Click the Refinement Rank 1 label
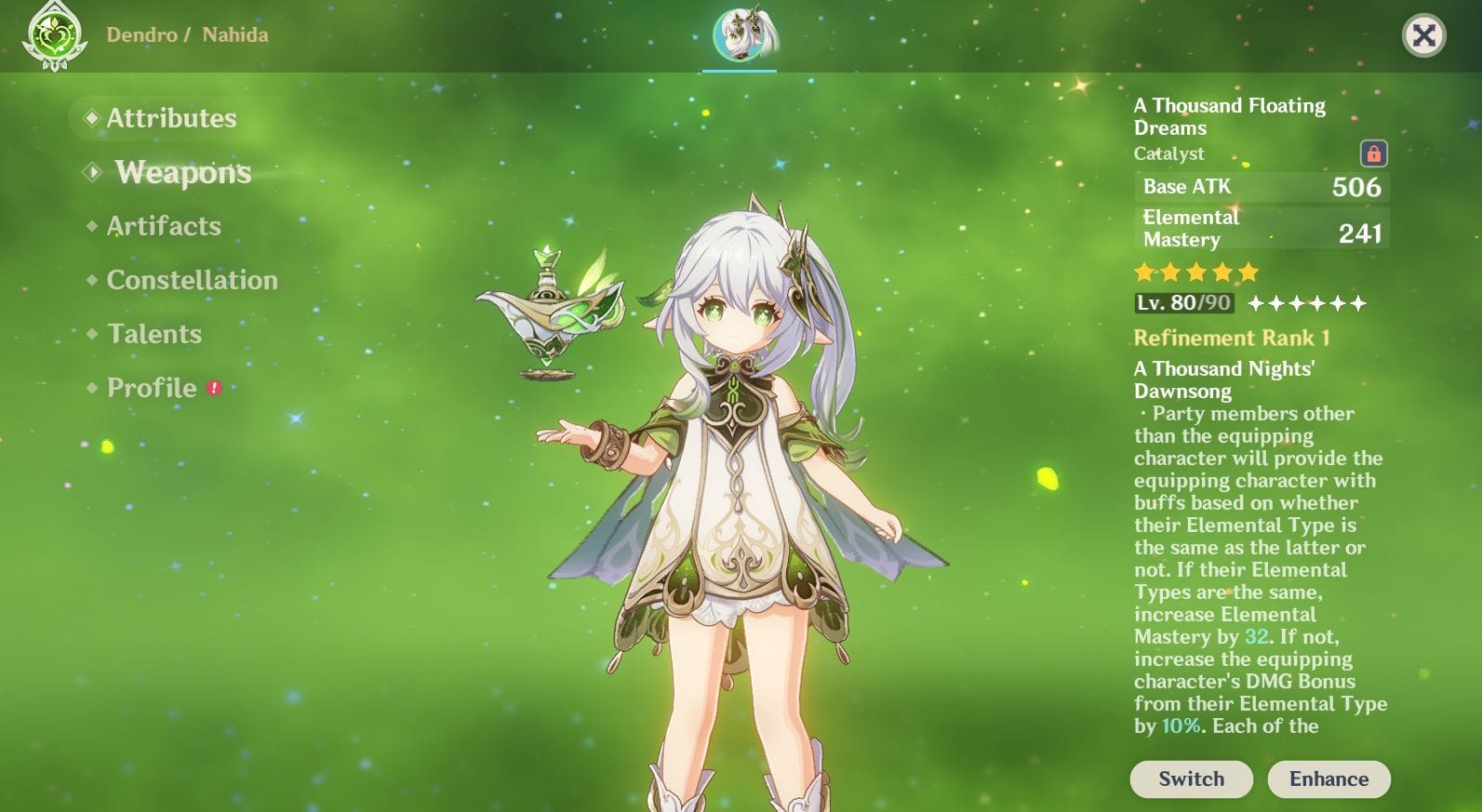This screenshot has height=812, width=1482. [x=1233, y=338]
